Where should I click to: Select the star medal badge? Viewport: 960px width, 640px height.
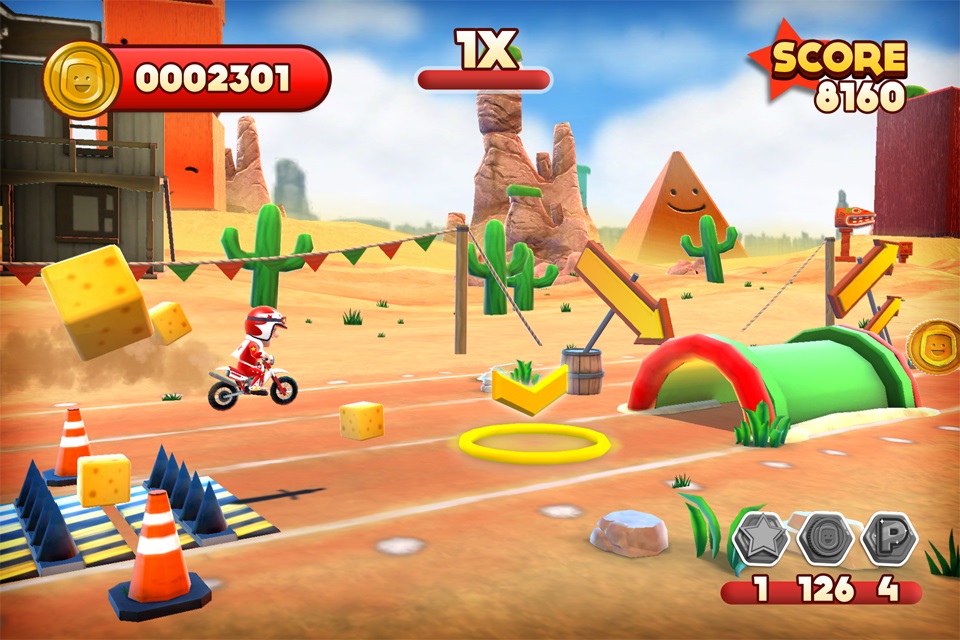coord(761,540)
